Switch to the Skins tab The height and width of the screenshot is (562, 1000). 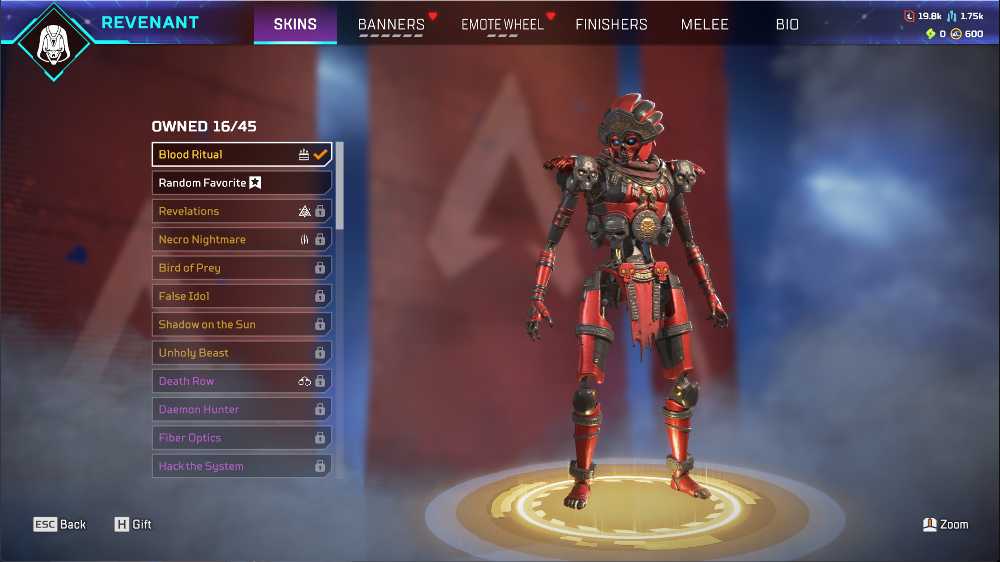coord(295,24)
